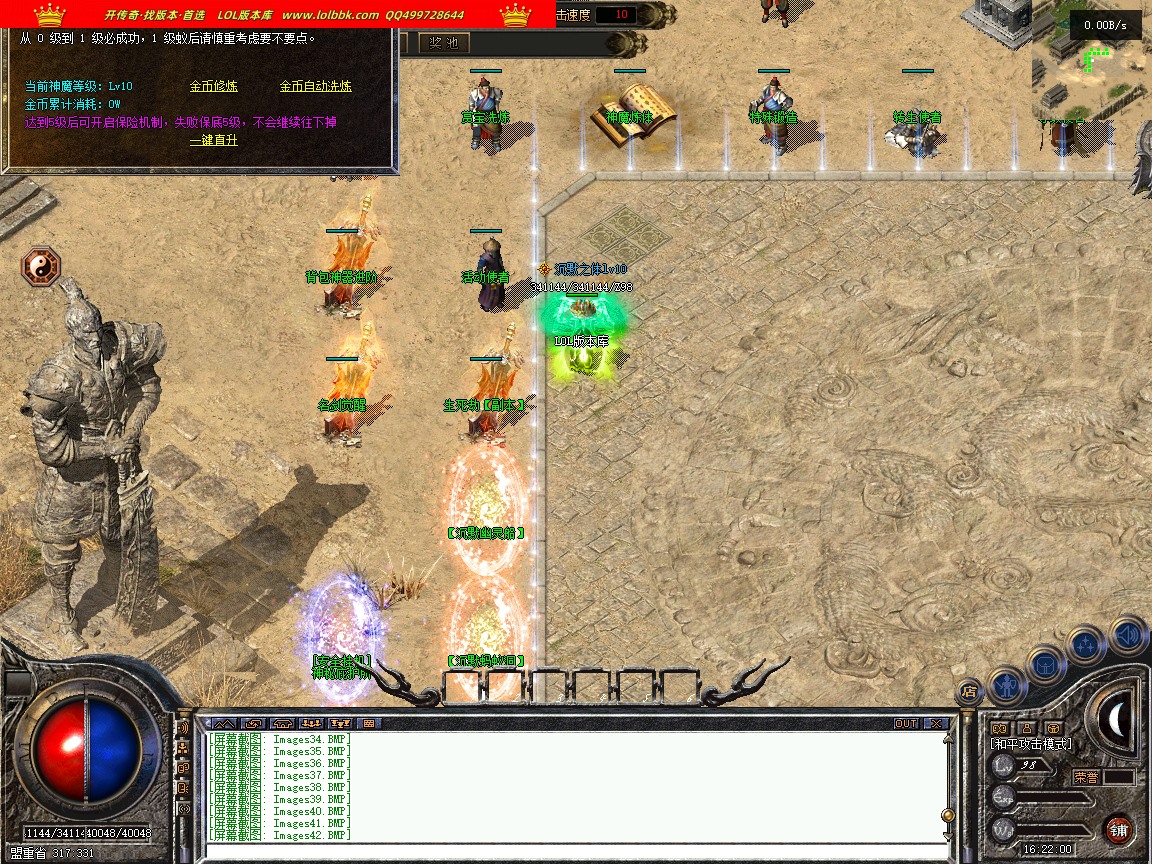Click the chat text input field
This screenshot has width=1152, height=864.
click(x=570, y=851)
